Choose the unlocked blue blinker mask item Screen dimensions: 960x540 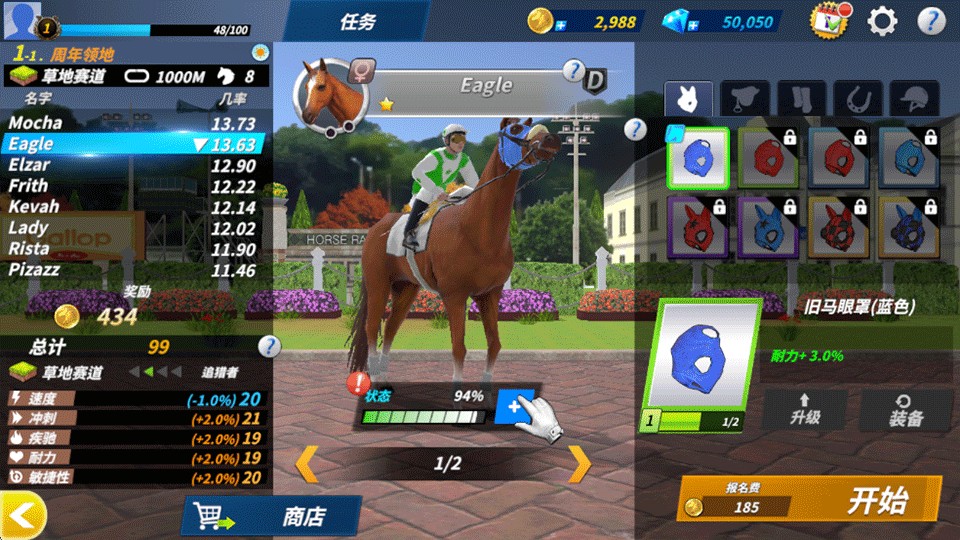tap(698, 158)
